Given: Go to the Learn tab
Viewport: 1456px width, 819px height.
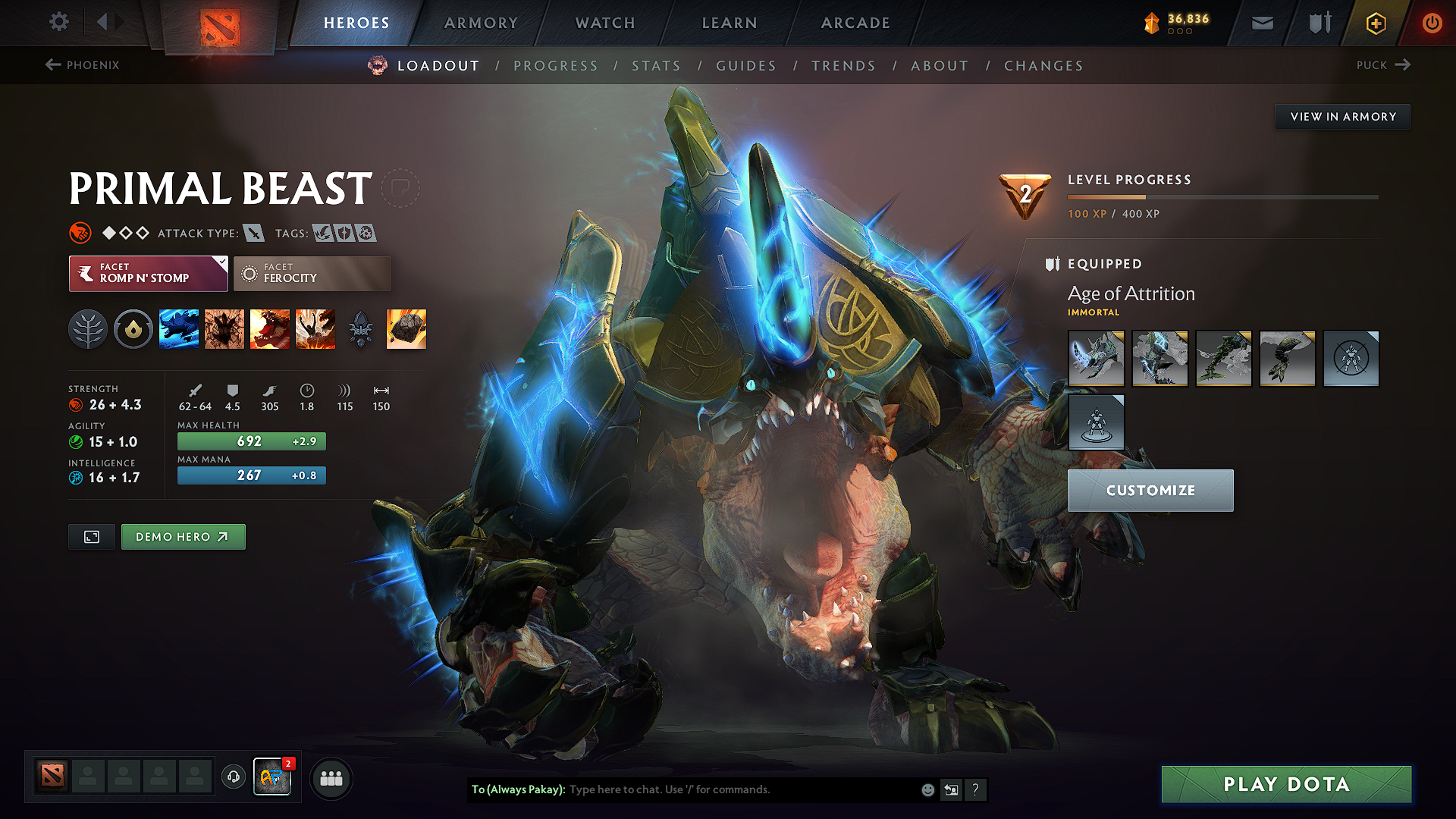Looking at the screenshot, I should click(730, 23).
